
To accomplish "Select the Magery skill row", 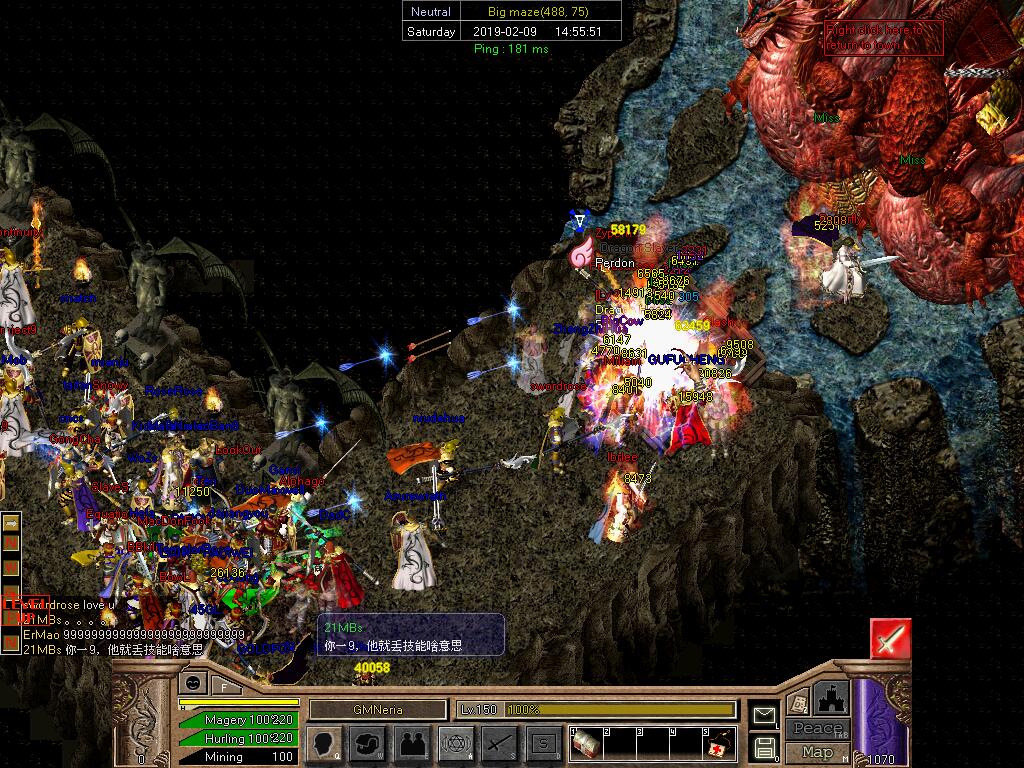I will tap(238, 720).
